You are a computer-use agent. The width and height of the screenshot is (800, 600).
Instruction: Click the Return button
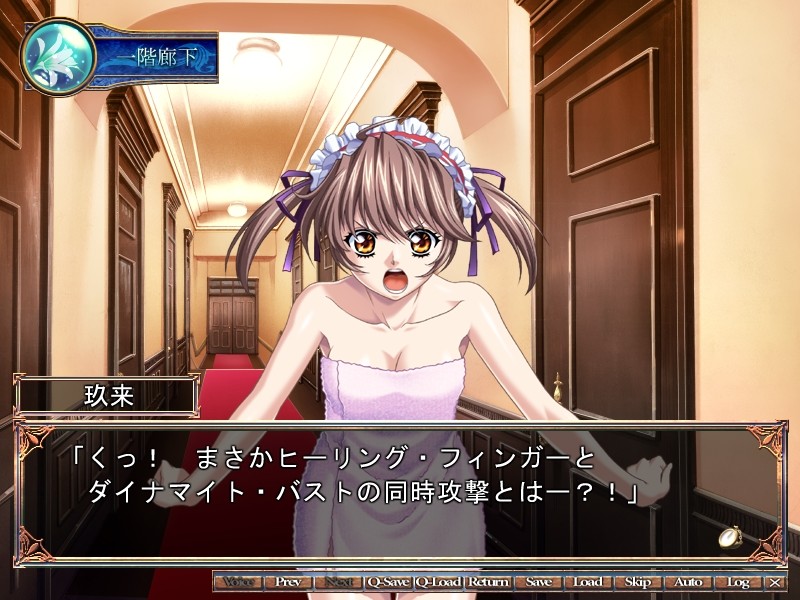tap(488, 581)
